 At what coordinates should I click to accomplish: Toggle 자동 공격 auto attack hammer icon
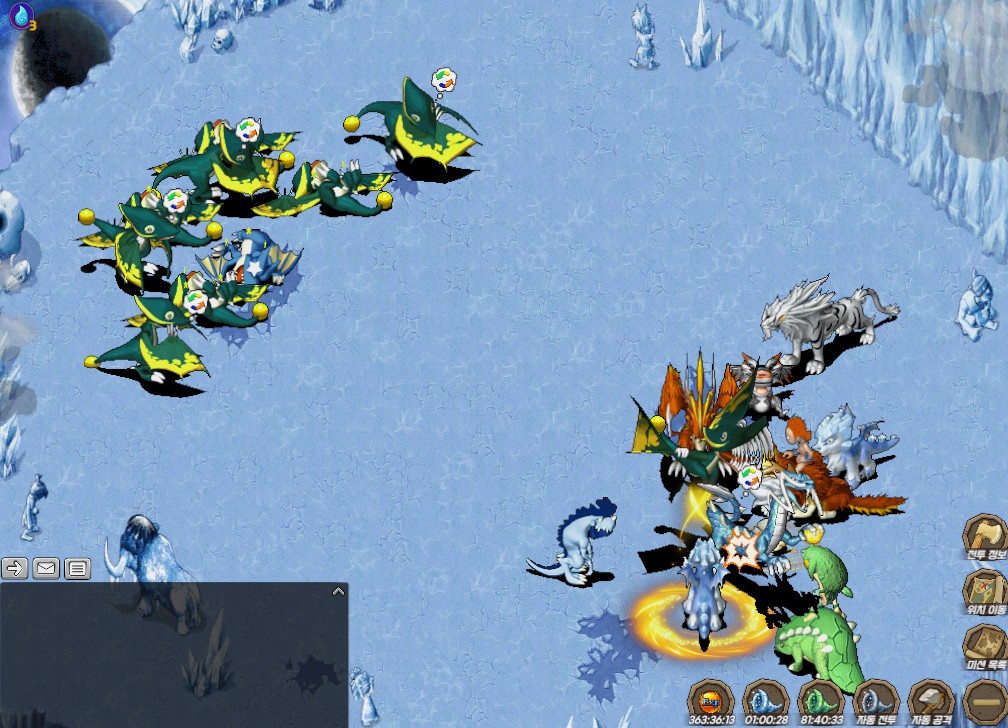(930, 700)
